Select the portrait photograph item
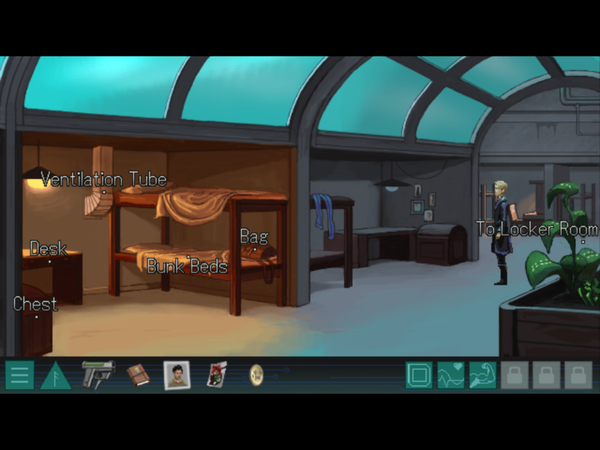The width and height of the screenshot is (600, 450). pos(177,375)
